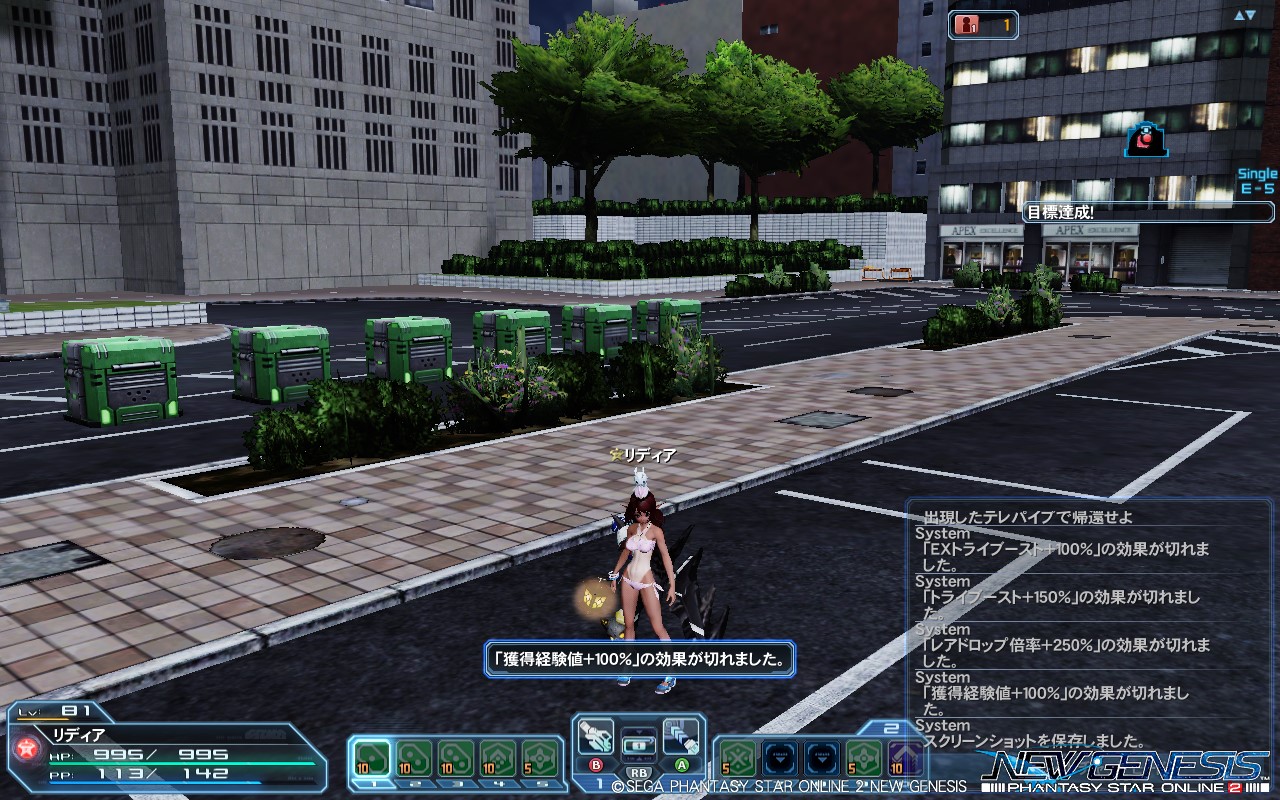1280x800 pixels.
Task: Toggle the highlighted slot 1 tab below the subpalette
Action: (x=371, y=784)
